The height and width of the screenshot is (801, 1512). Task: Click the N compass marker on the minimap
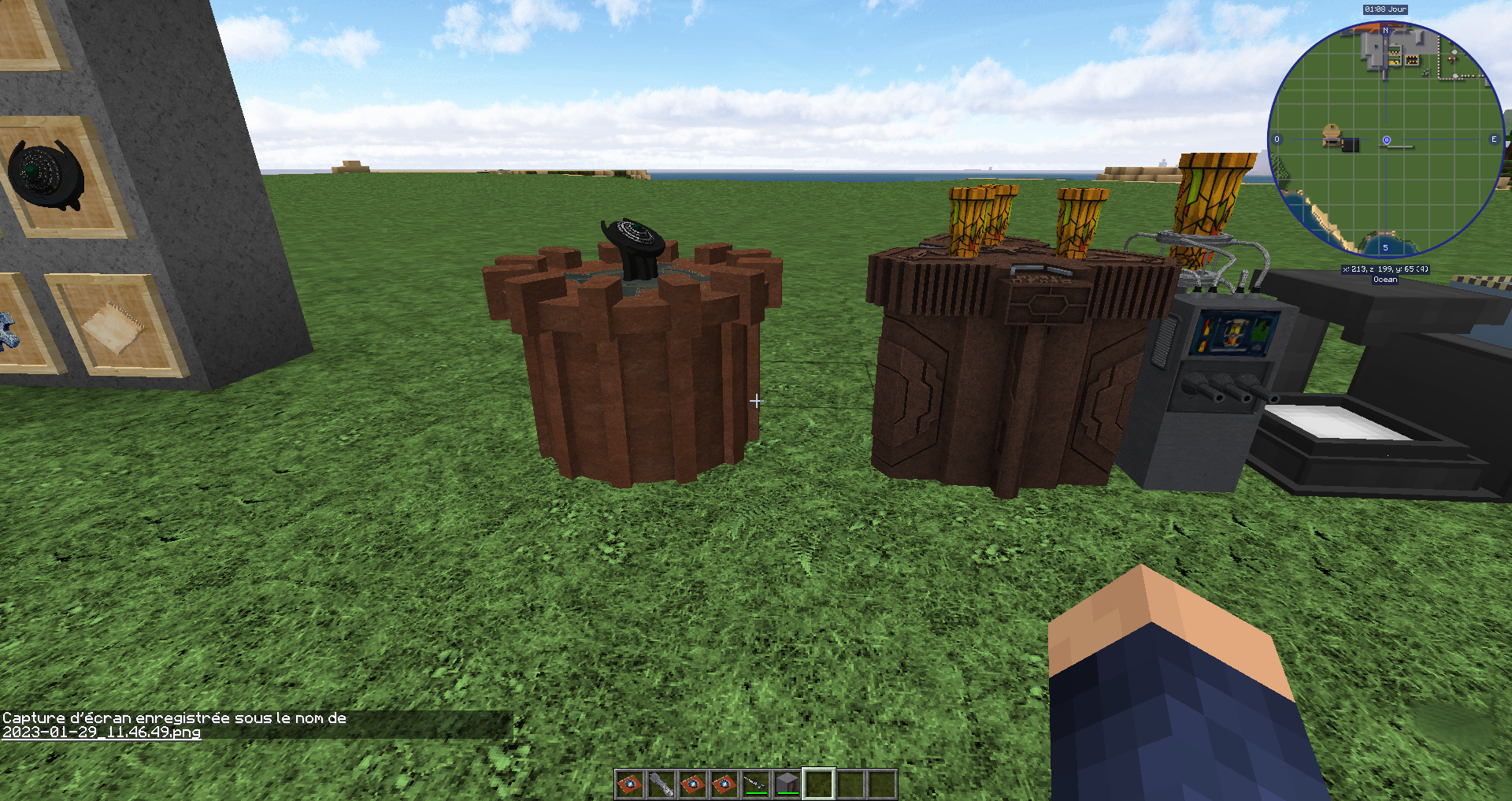click(x=1385, y=30)
